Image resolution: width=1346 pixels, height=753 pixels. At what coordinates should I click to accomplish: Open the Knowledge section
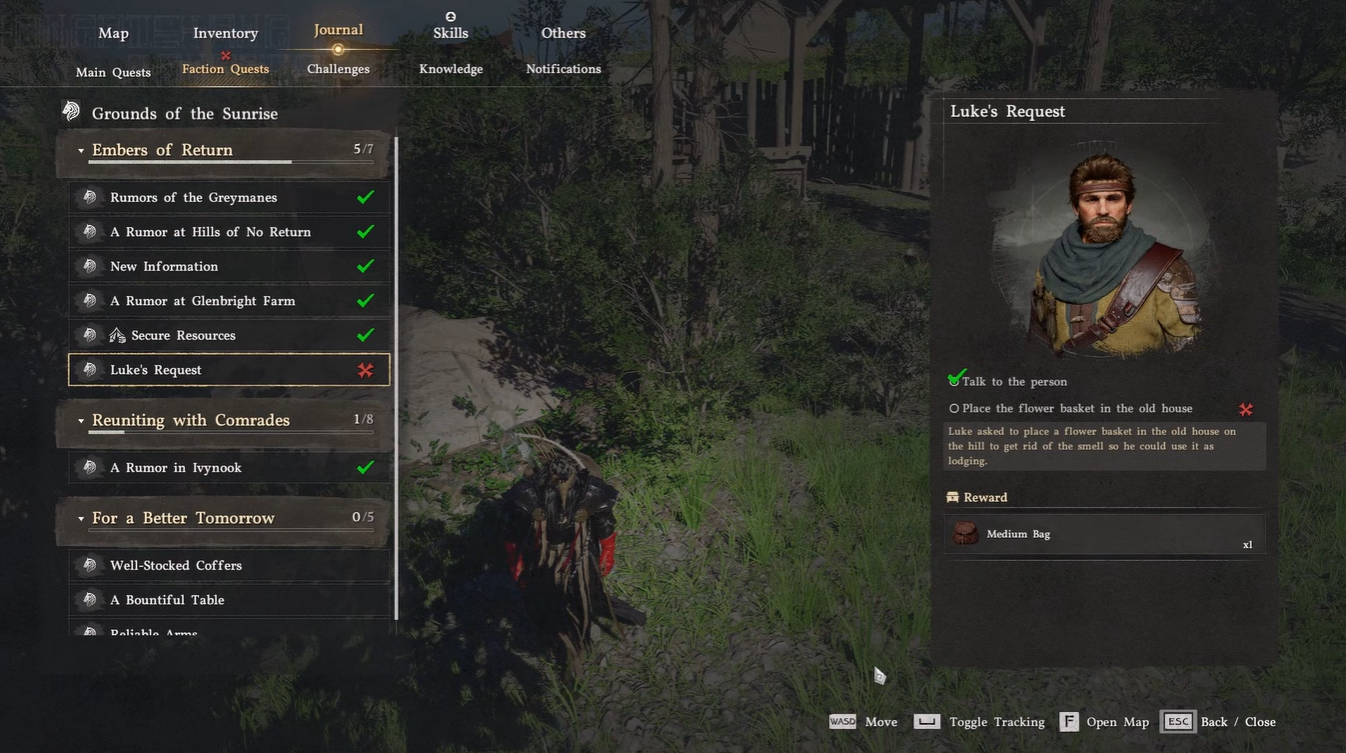point(450,69)
